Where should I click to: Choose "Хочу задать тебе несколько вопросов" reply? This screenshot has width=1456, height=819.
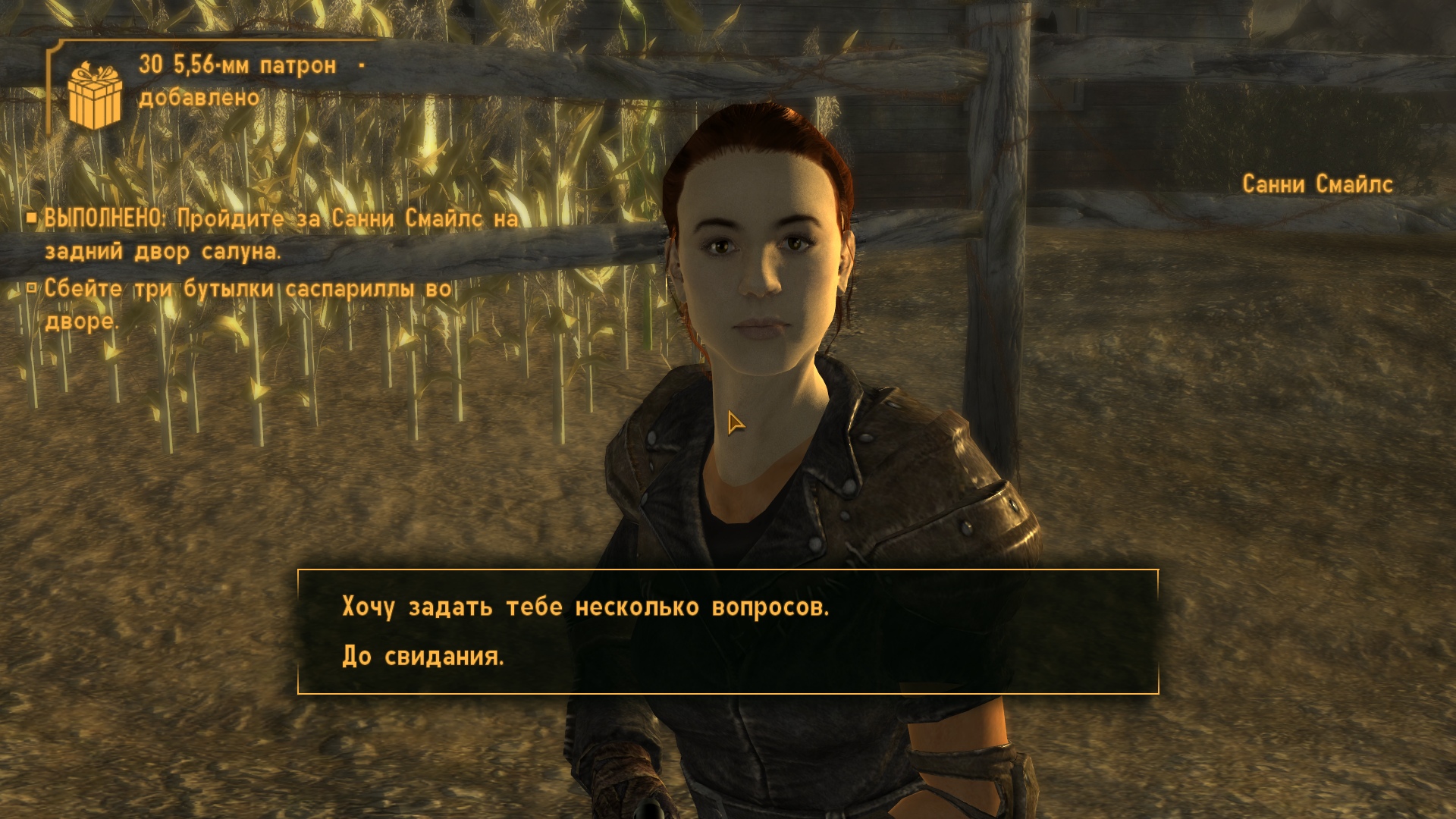pyautogui.click(x=585, y=607)
